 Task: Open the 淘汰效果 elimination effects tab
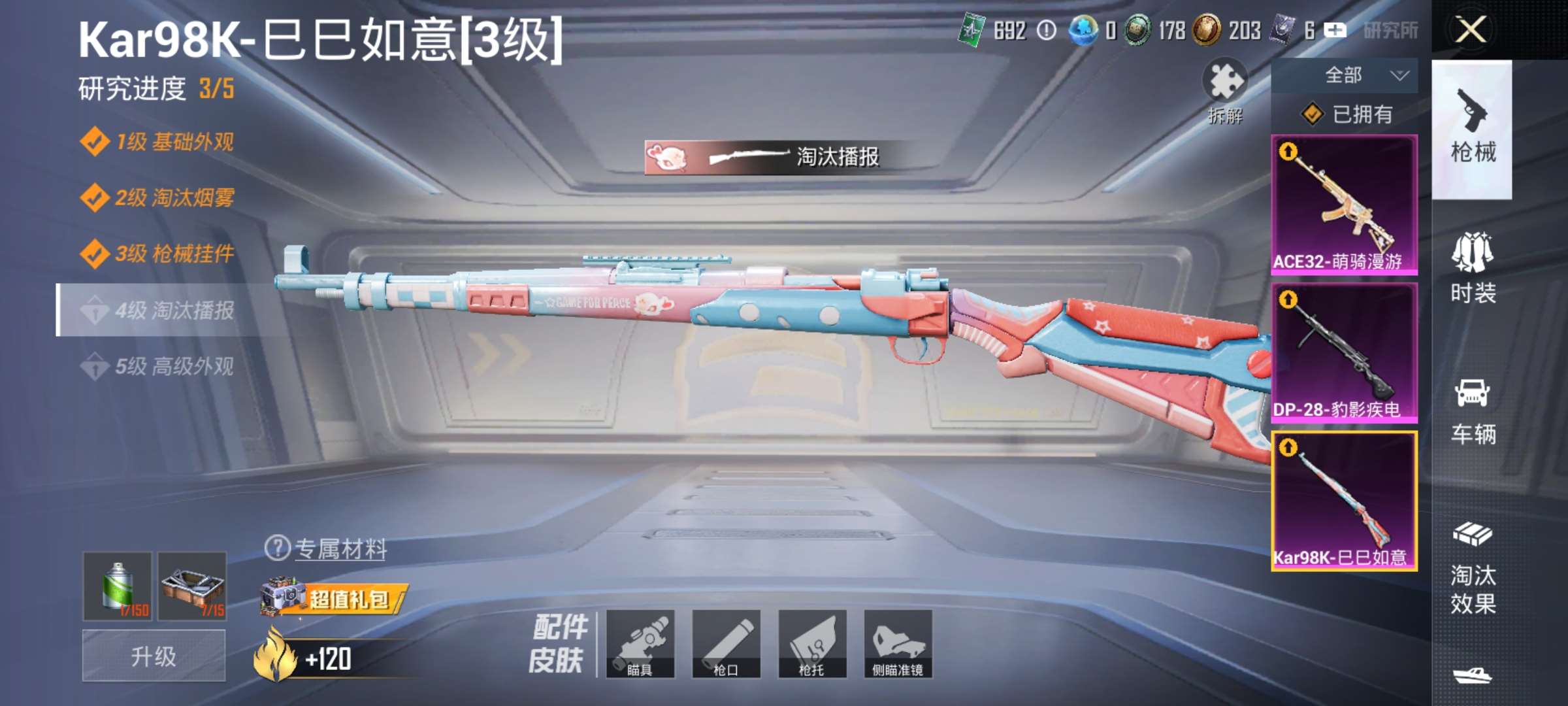(1473, 569)
